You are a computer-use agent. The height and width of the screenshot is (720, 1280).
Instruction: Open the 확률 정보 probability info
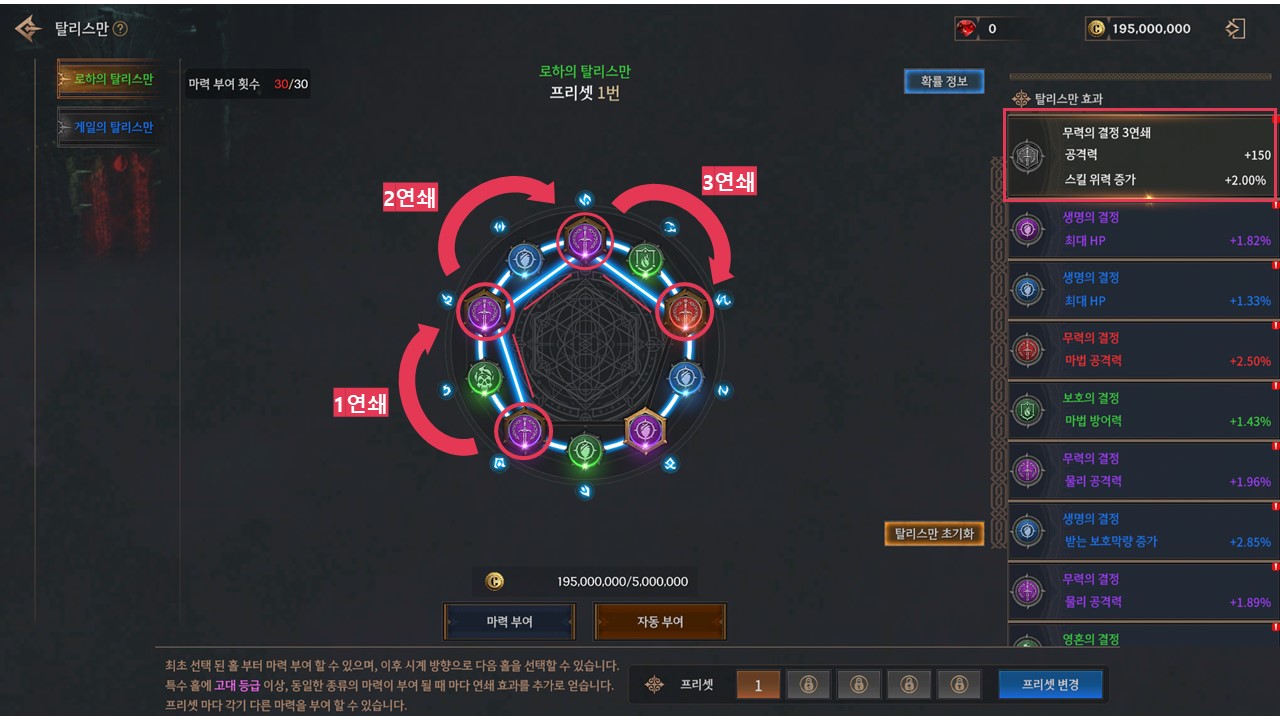tap(944, 81)
